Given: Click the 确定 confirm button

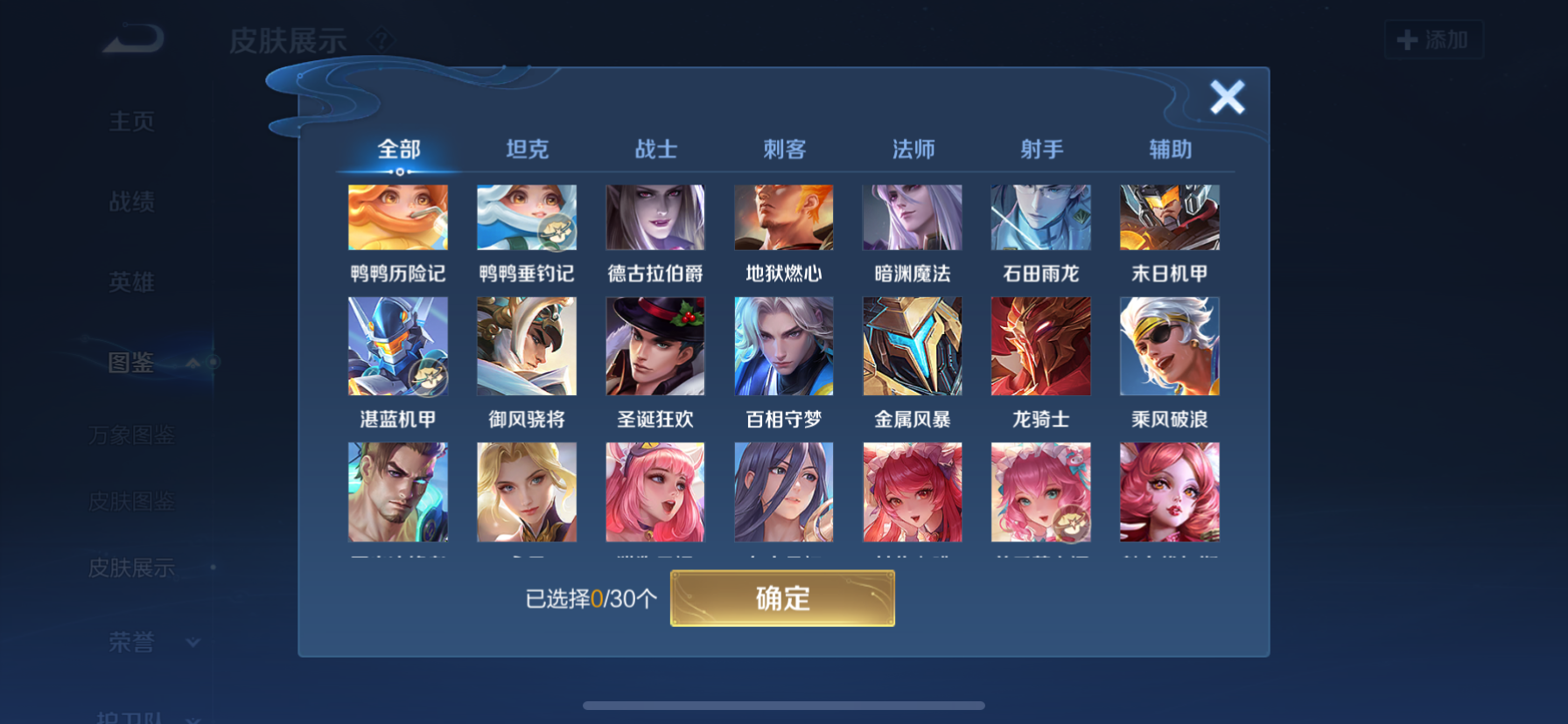Looking at the screenshot, I should 783,598.
